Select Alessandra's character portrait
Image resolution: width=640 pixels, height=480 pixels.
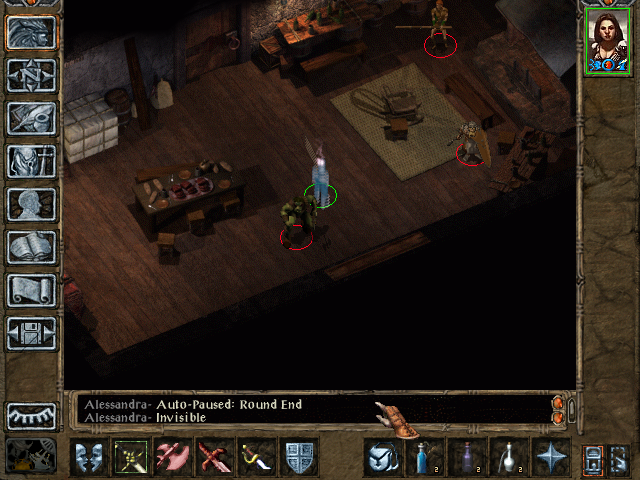(x=607, y=41)
